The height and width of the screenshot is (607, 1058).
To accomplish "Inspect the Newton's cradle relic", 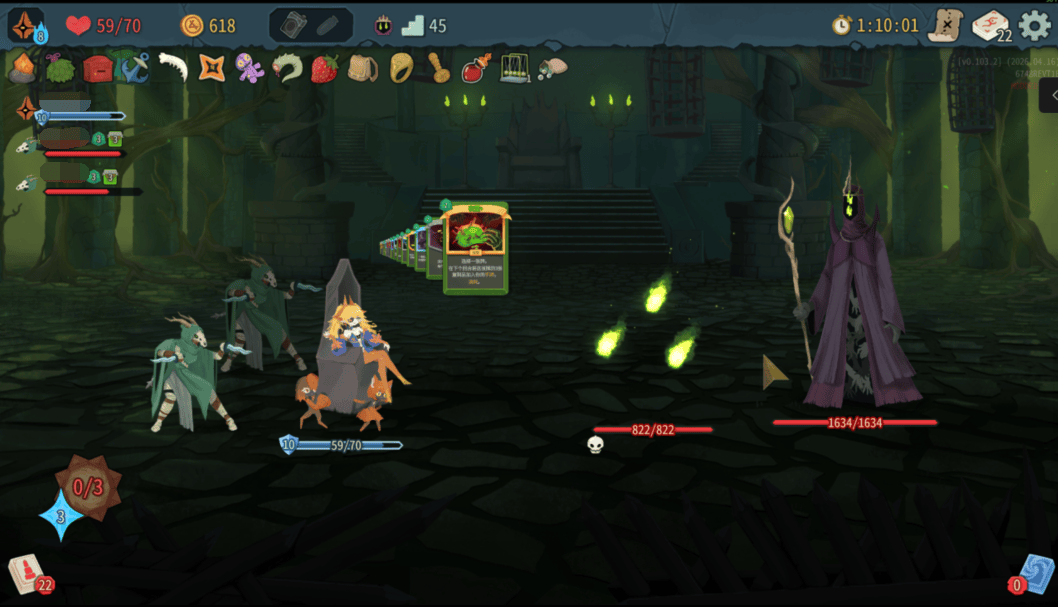I will click(514, 68).
